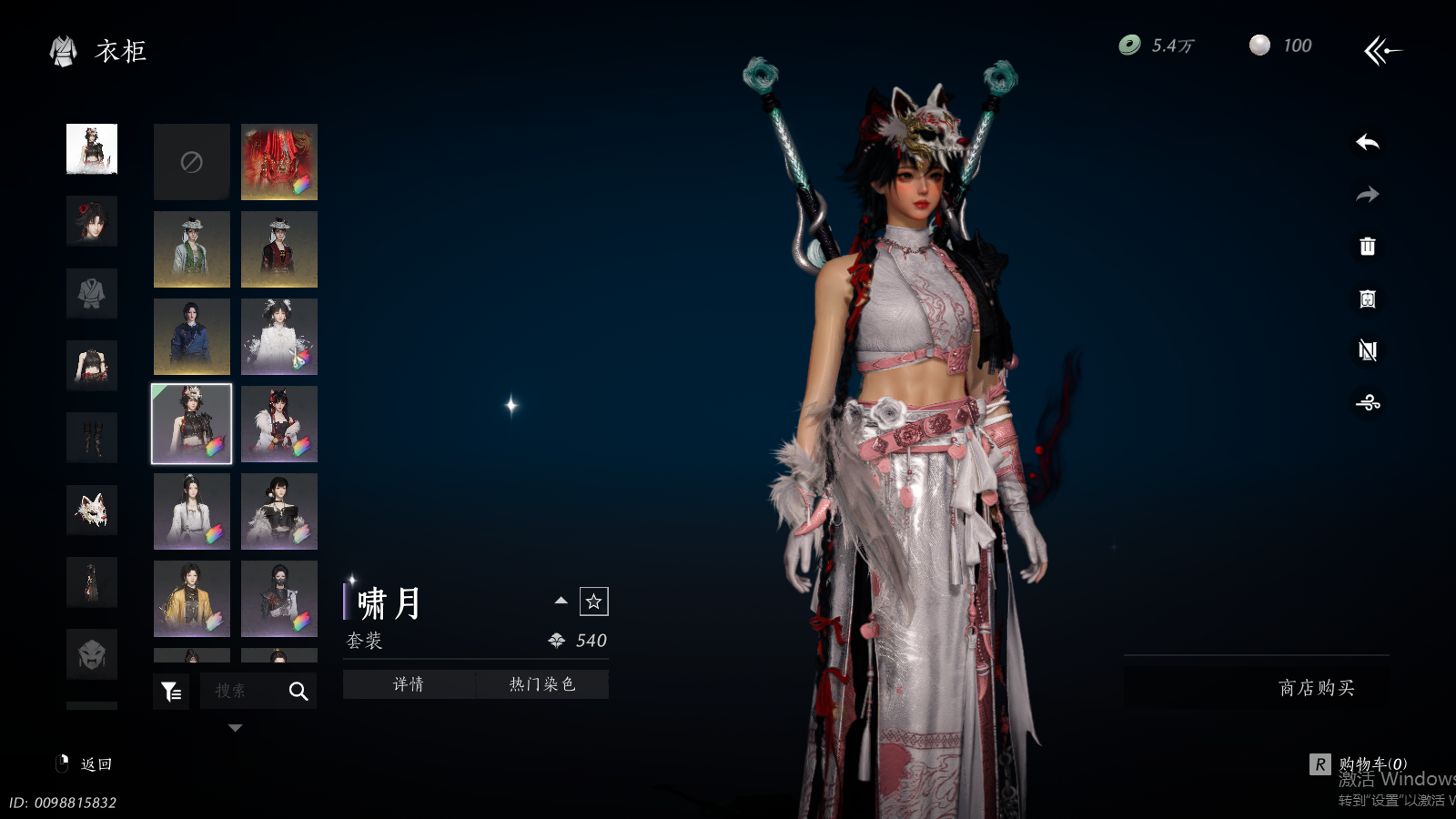The height and width of the screenshot is (819, 1456).
Task: Toggle the wind effect icon
Action: tap(1367, 402)
